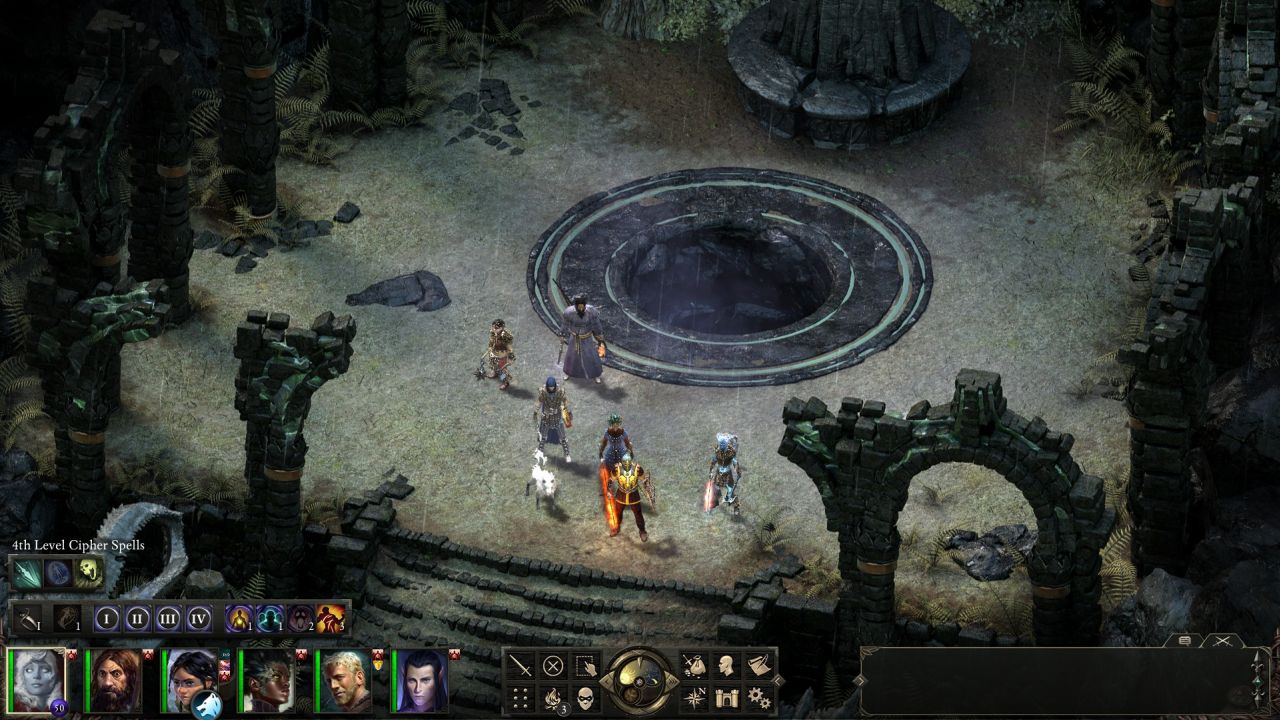1280x720 pixels.
Task: Select the dark-haired elf portrait
Action: point(419,680)
